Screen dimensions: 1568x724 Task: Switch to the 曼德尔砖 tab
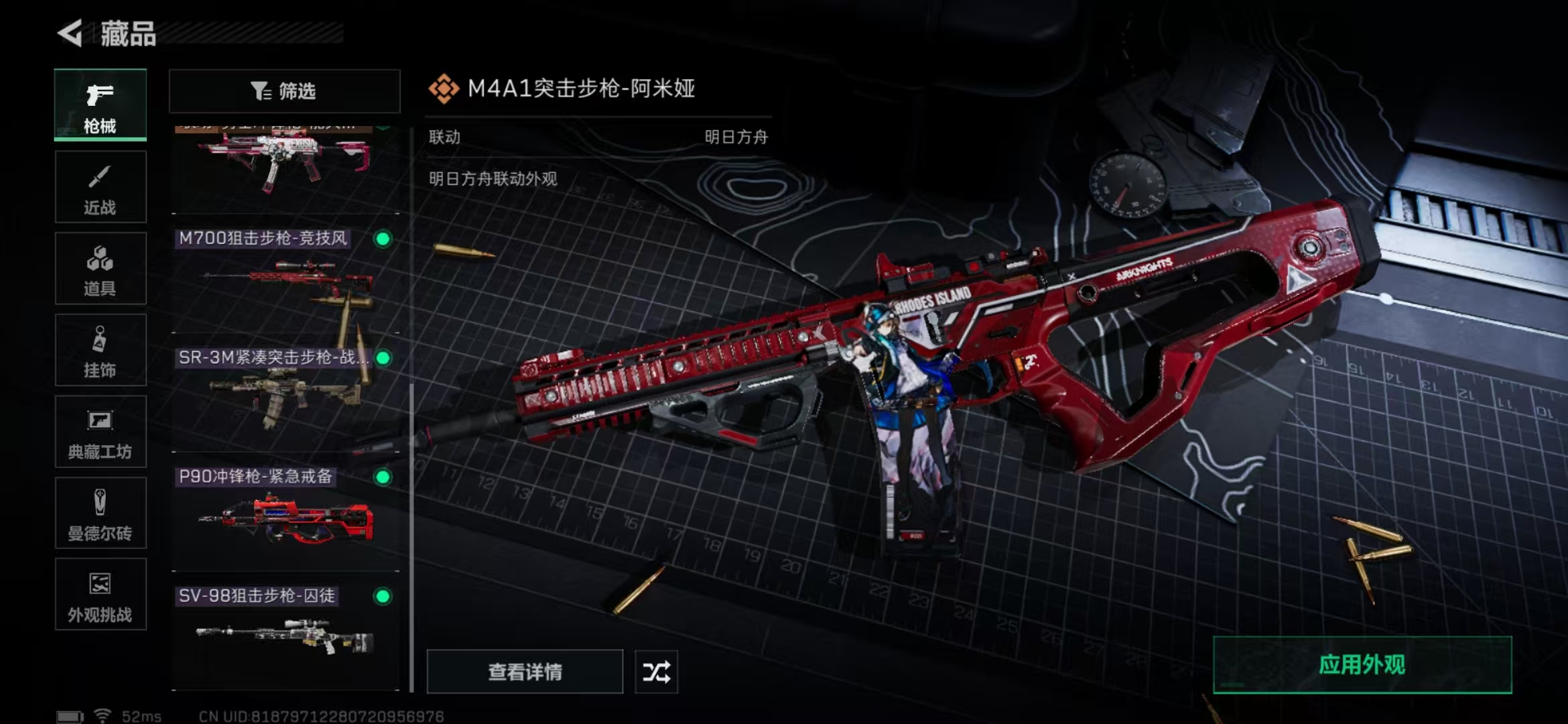[x=100, y=514]
